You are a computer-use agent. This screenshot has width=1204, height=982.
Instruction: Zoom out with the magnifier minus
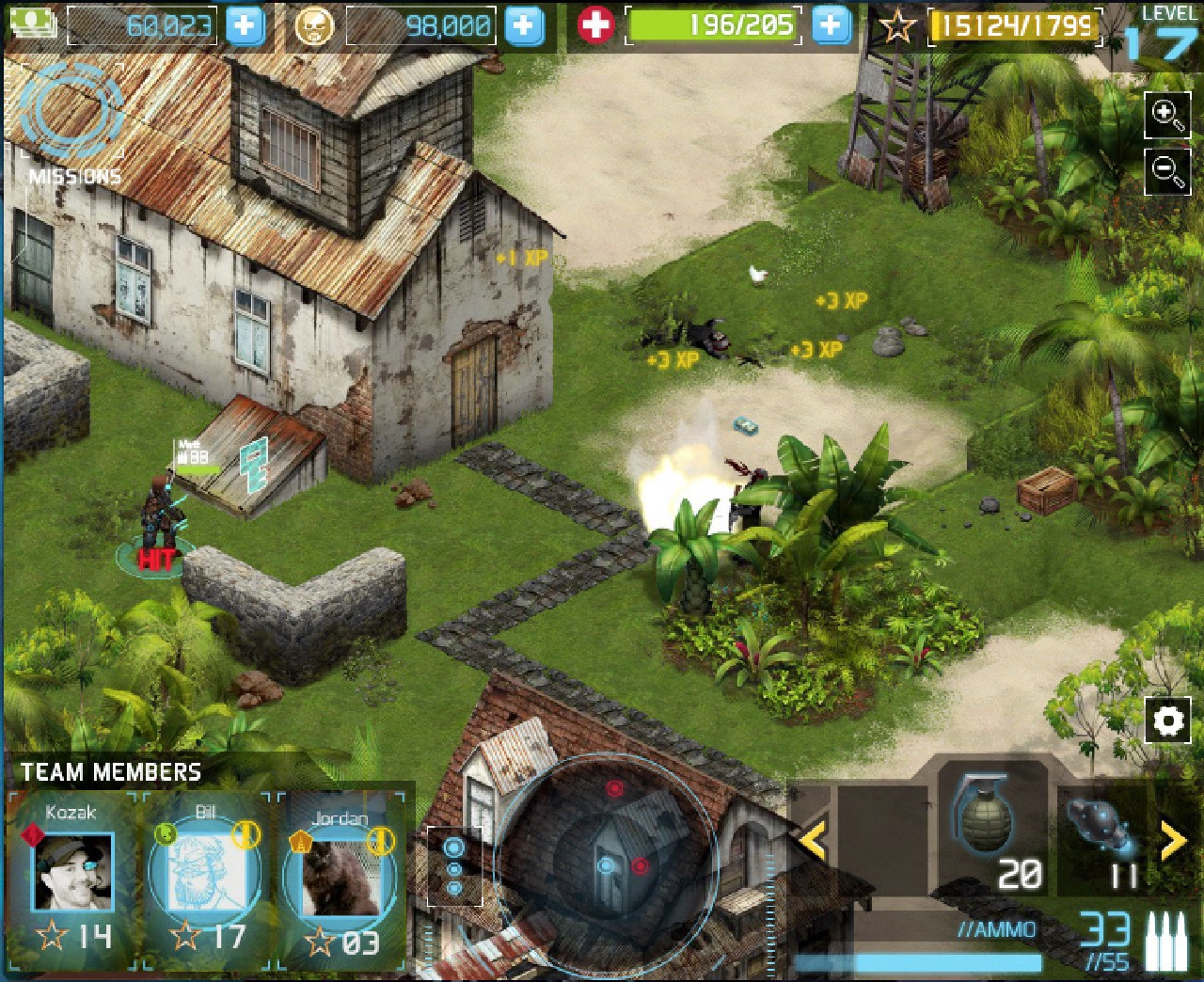pos(1167,170)
